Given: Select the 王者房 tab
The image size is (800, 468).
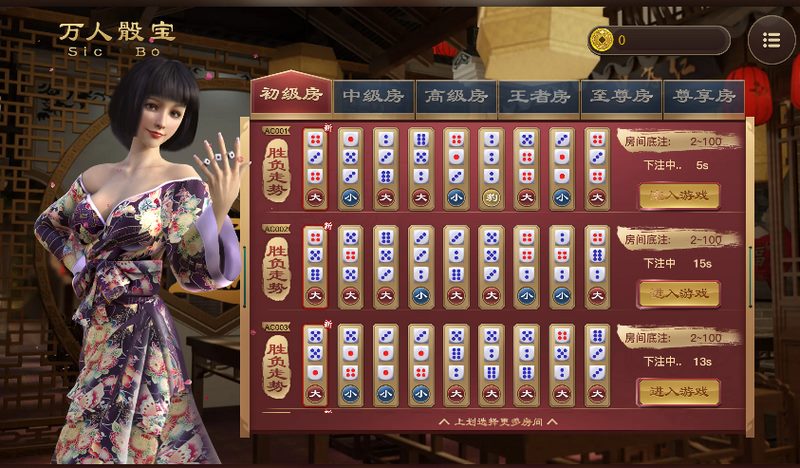Looking at the screenshot, I should [x=539, y=96].
